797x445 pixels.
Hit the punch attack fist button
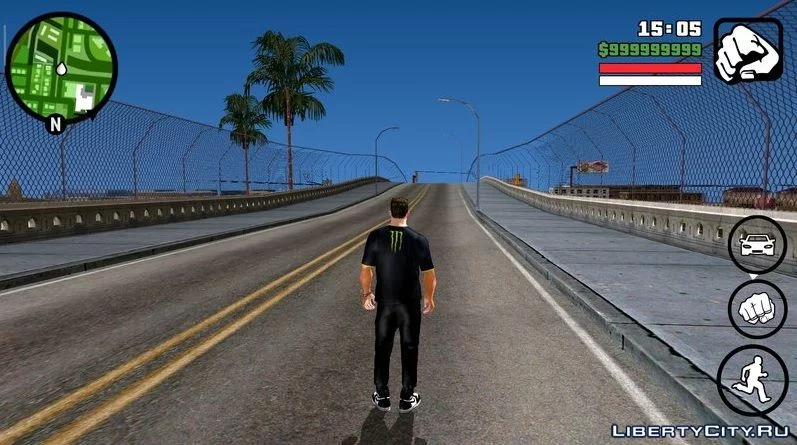[x=756, y=309]
